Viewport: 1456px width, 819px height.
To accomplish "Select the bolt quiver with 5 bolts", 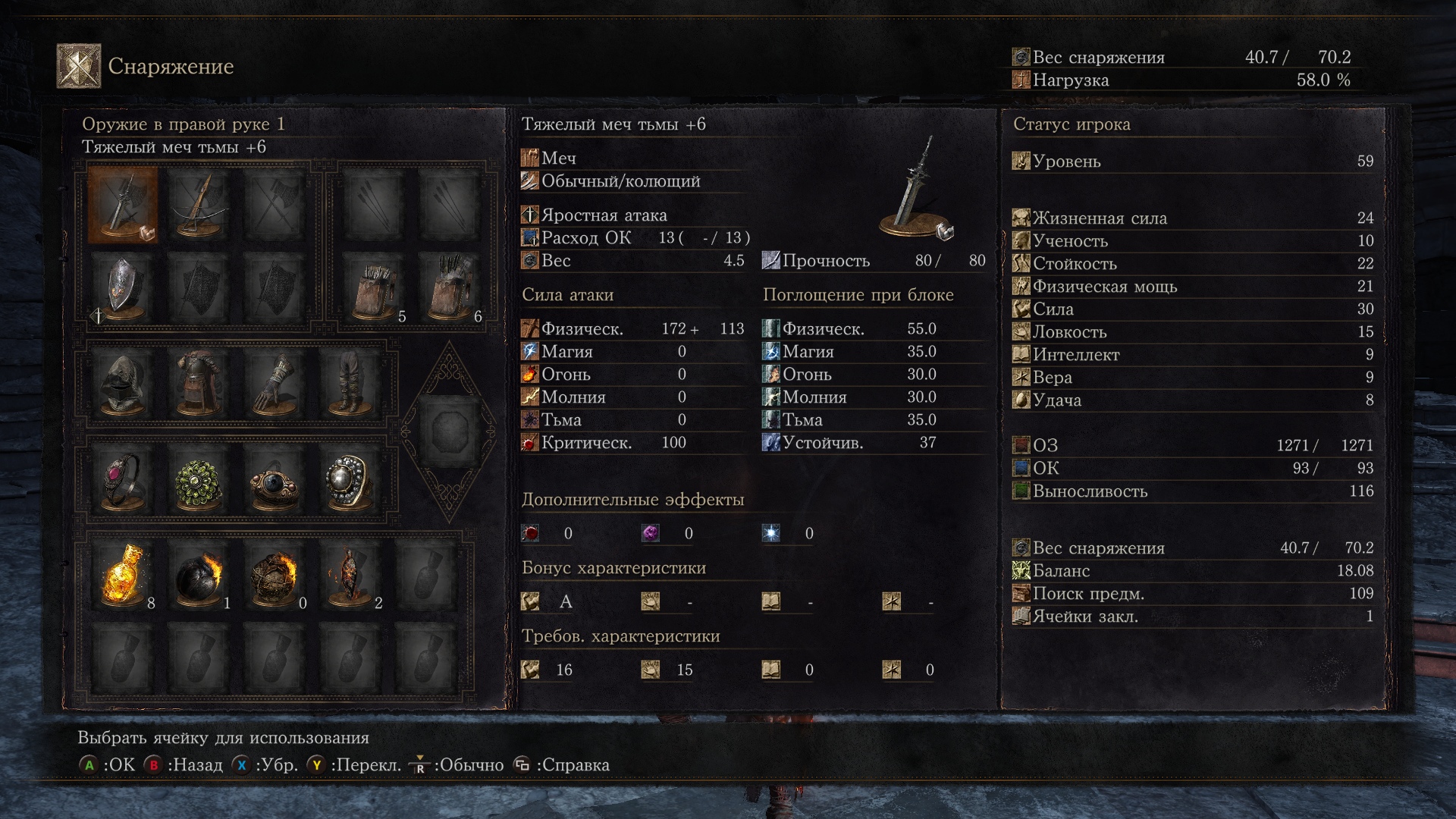I will [373, 288].
